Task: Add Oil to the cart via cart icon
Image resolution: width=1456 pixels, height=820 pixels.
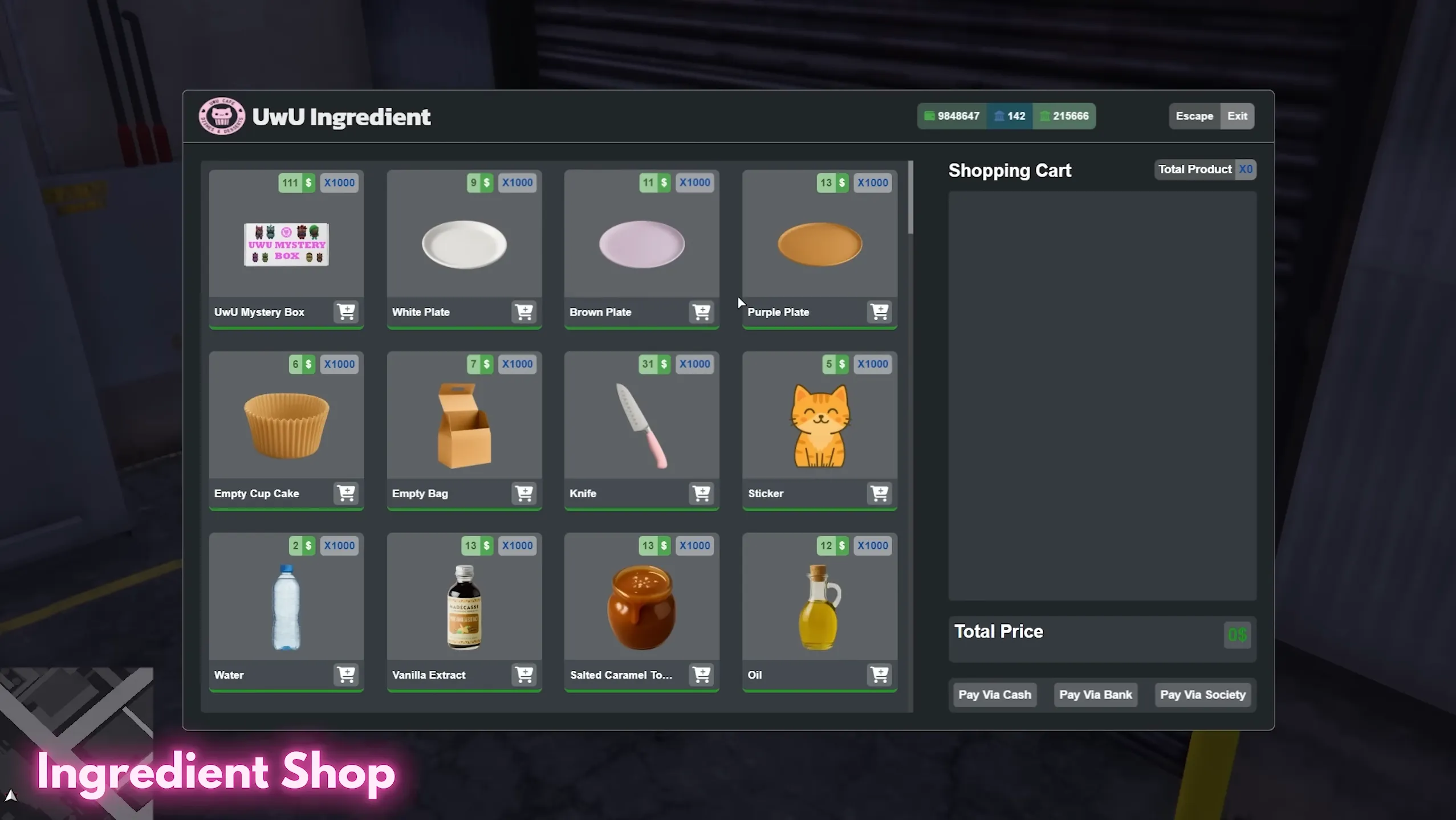Action: coord(879,675)
